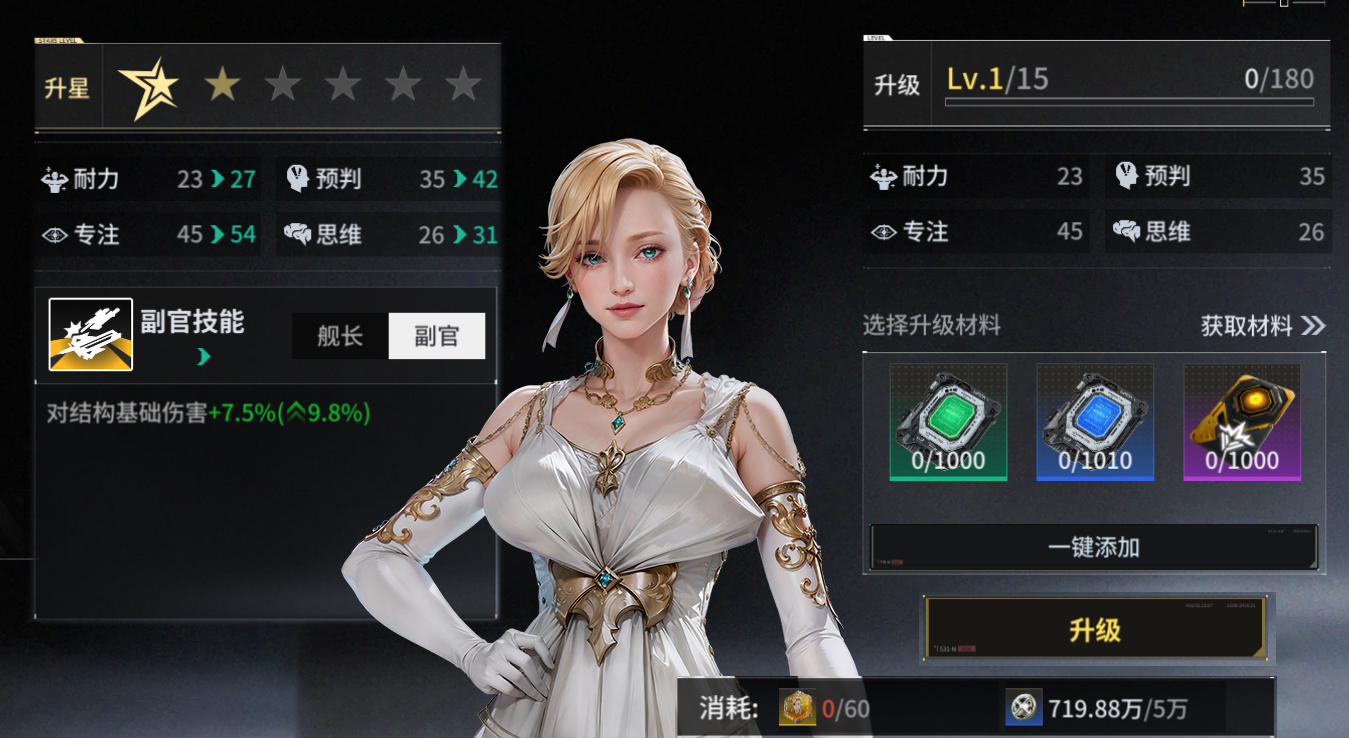
Task: Click the 耐力 stat icon on the left panel
Action: [x=55, y=179]
